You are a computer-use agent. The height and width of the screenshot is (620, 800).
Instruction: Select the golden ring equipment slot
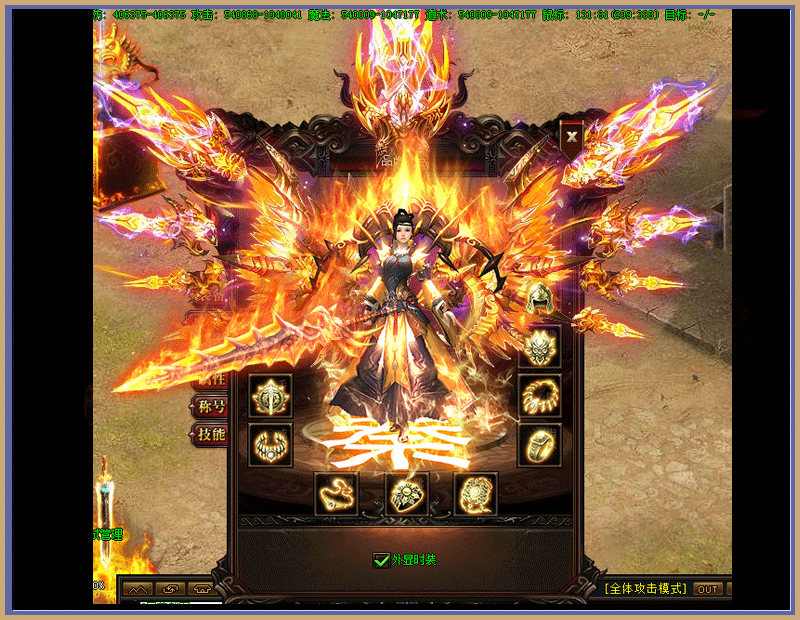click(539, 446)
